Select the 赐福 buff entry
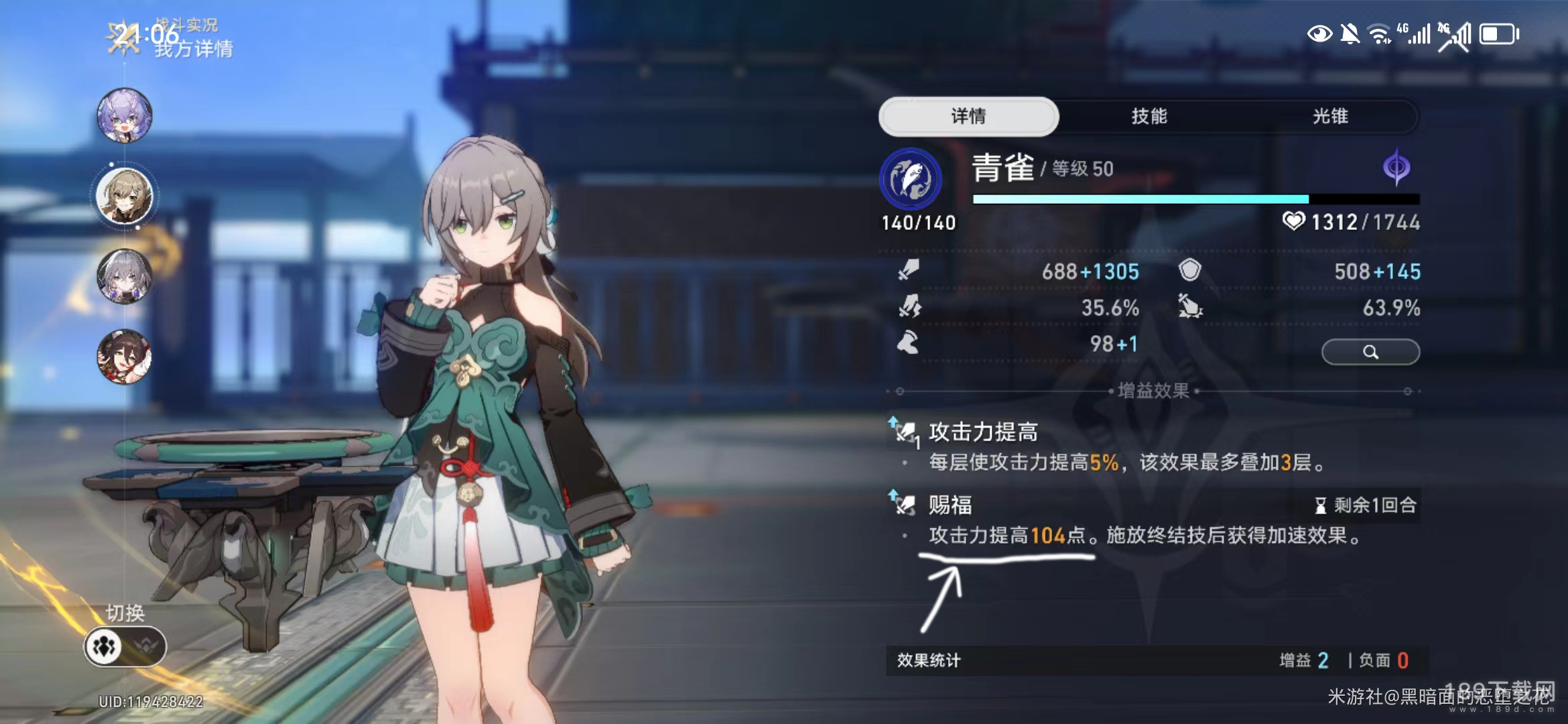The width and height of the screenshot is (1568, 724). click(950, 505)
